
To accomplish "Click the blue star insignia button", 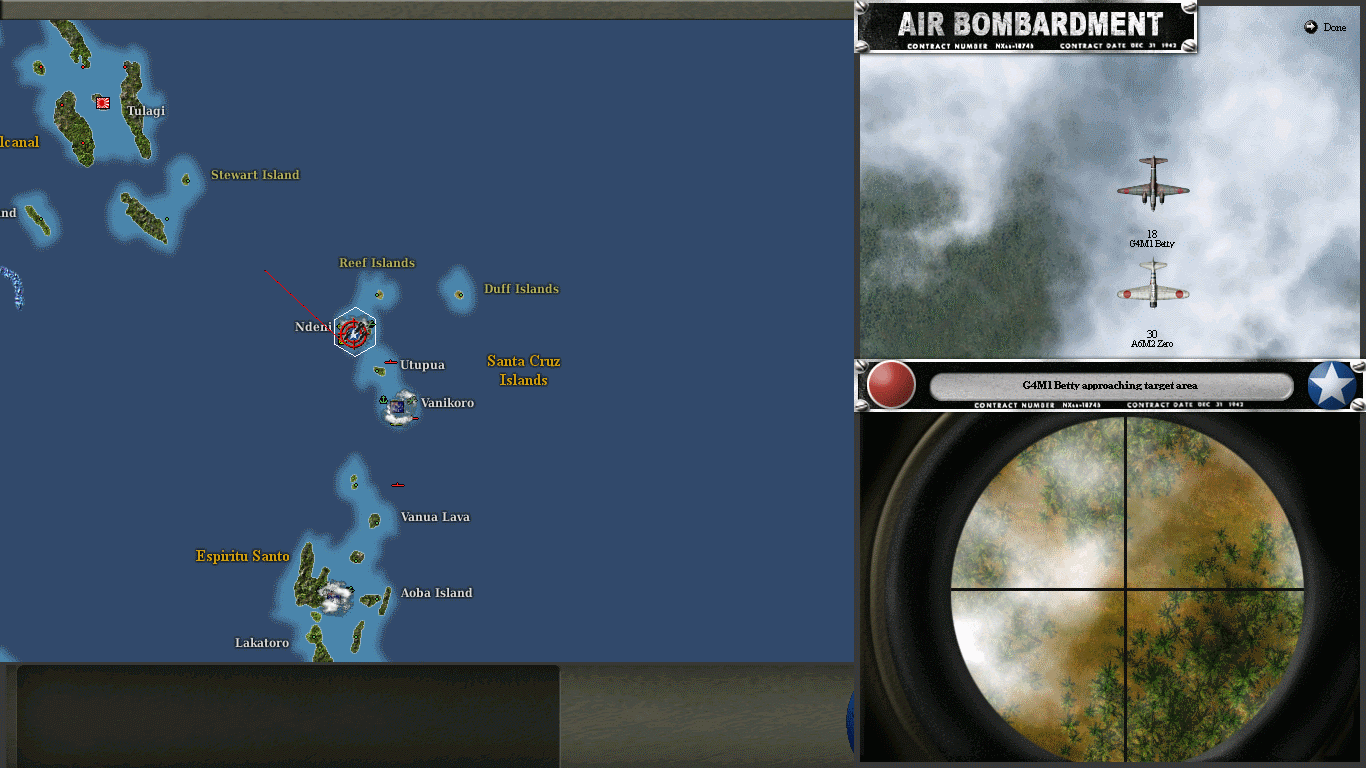I will (1332, 385).
